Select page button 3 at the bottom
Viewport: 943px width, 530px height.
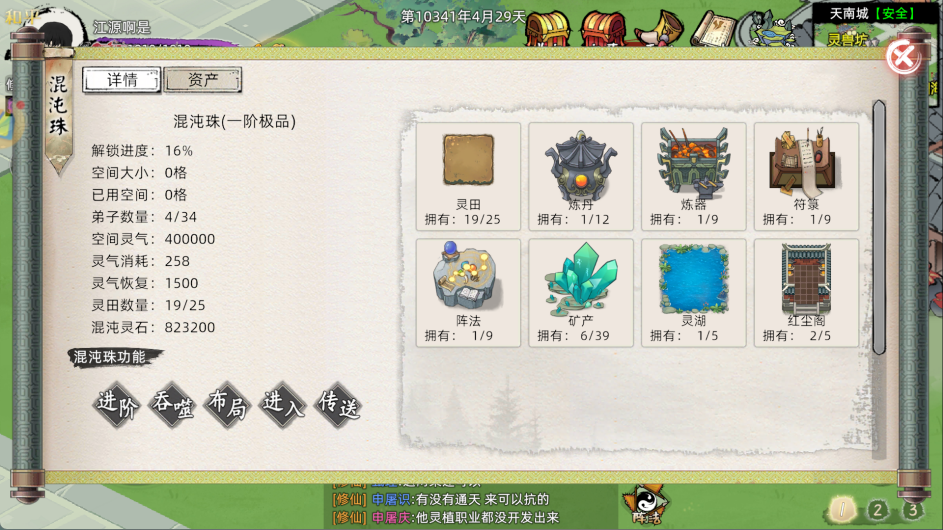click(913, 510)
